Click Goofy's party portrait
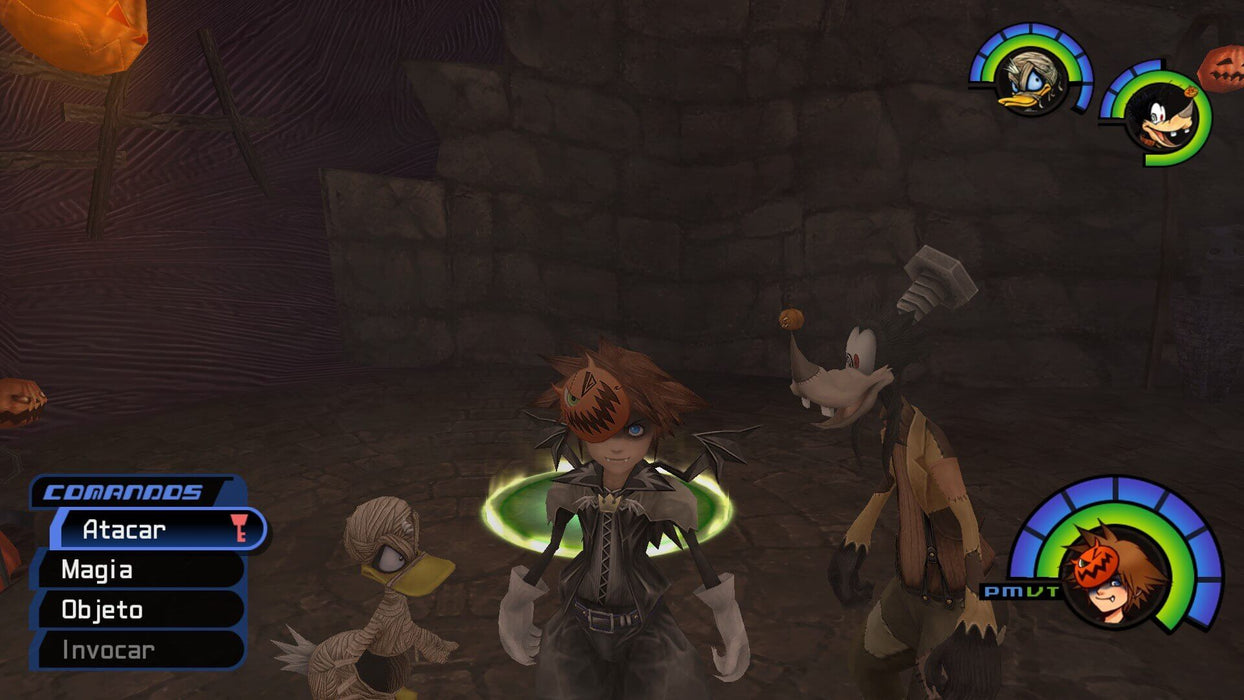This screenshot has width=1244, height=700. tap(1160, 118)
